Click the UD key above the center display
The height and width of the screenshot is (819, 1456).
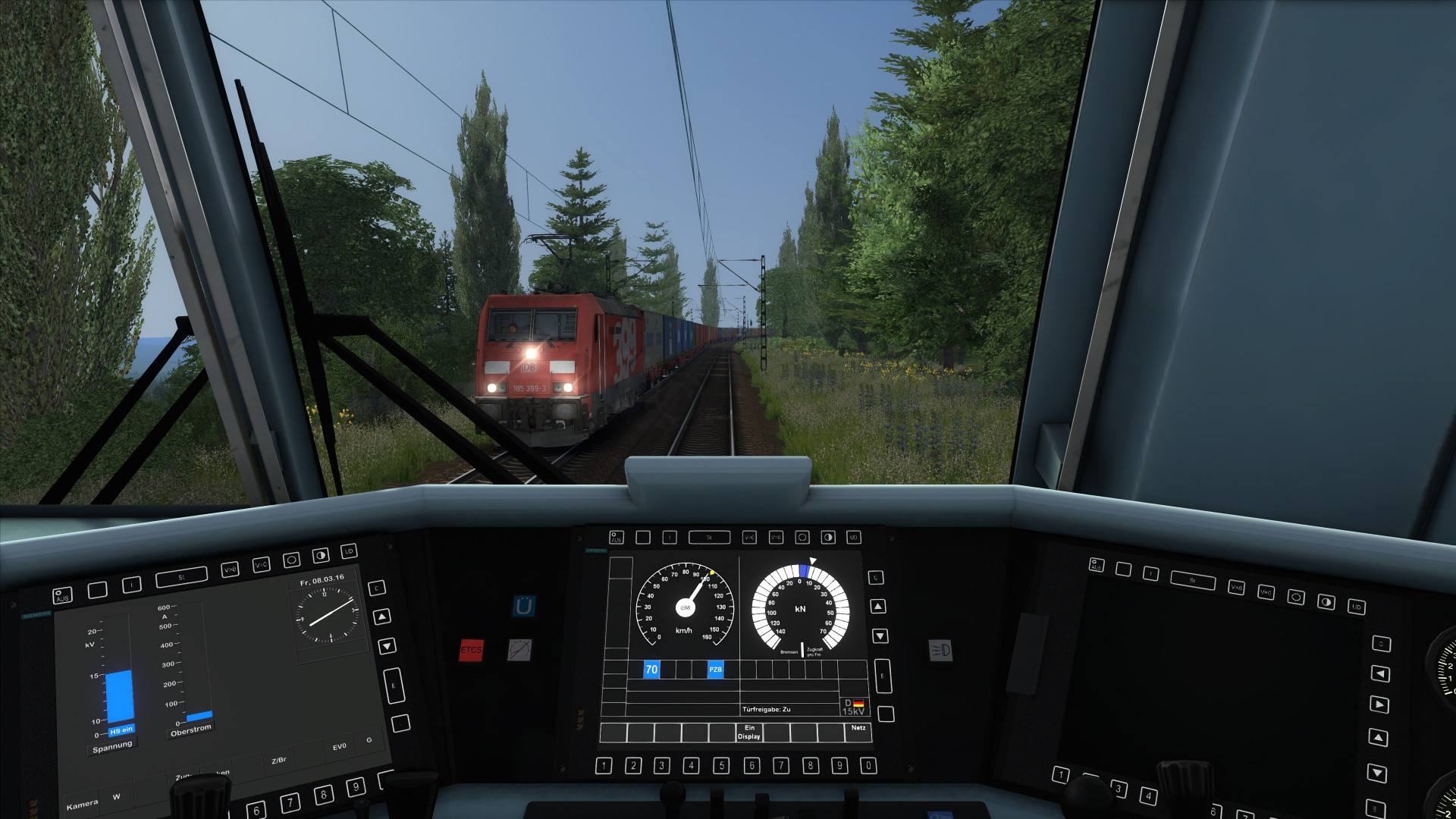click(x=853, y=538)
